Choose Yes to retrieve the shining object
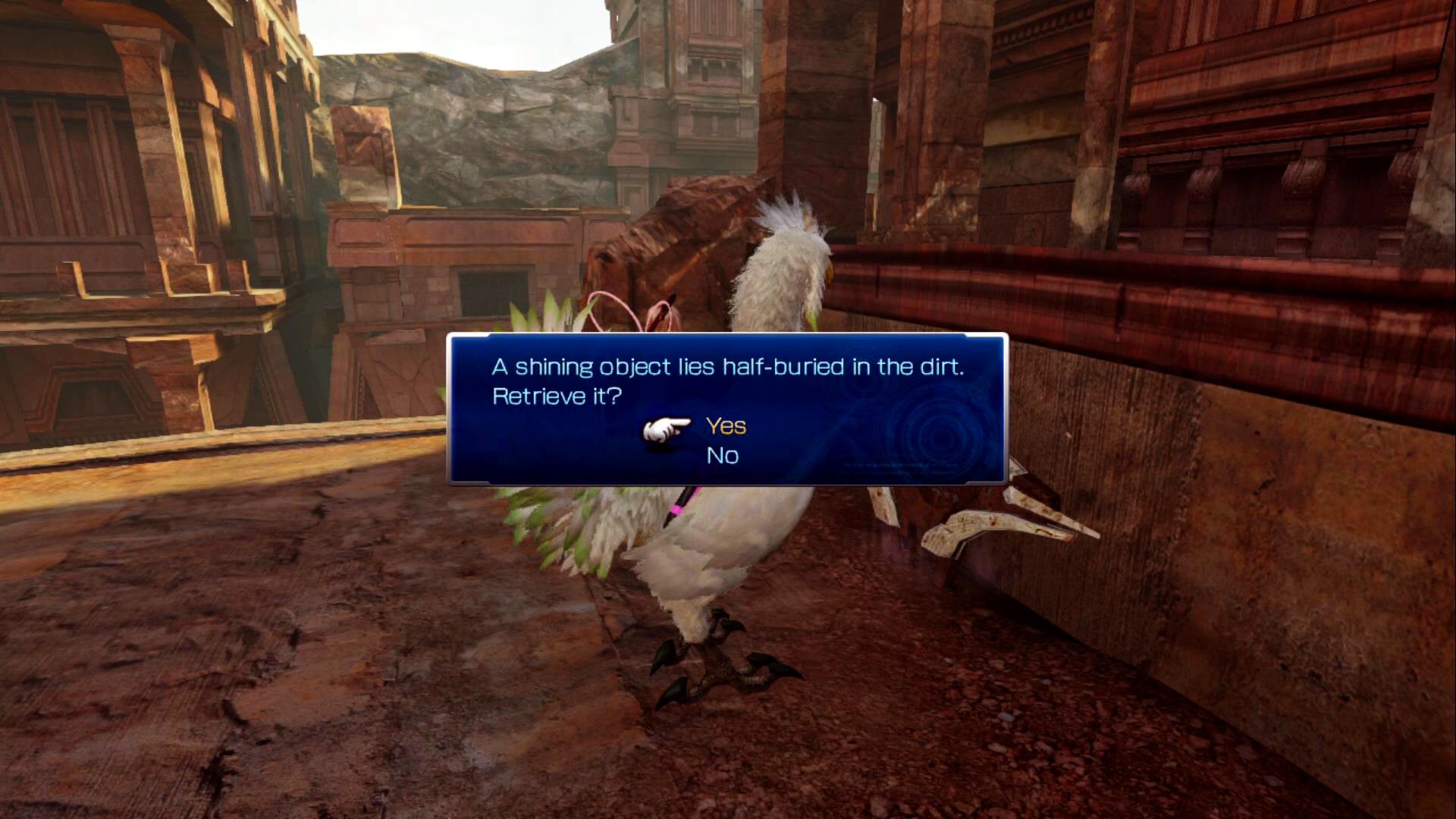 coord(726,426)
